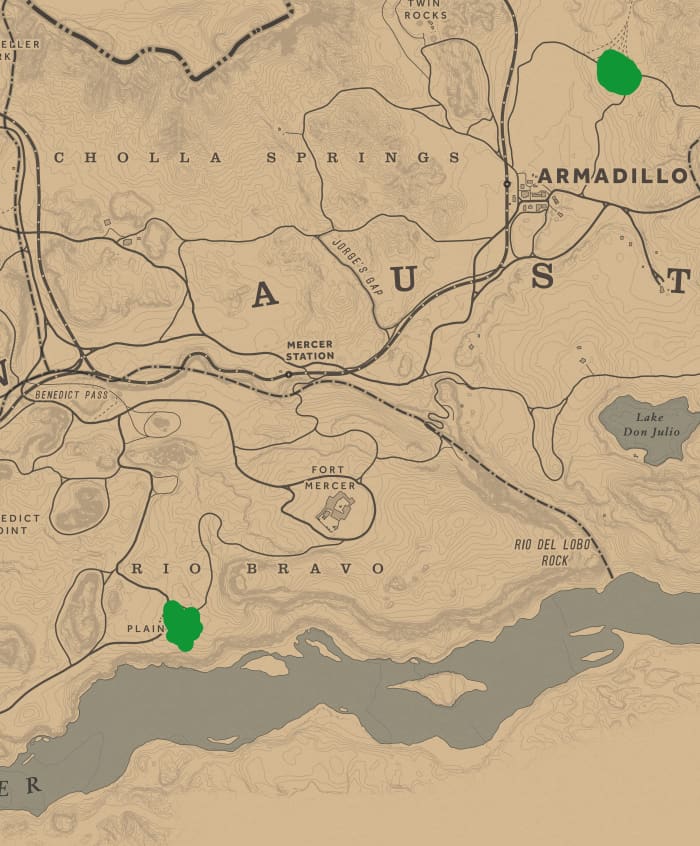Select the green marker in Rio Bravo
700x846 pixels.
click(x=183, y=625)
